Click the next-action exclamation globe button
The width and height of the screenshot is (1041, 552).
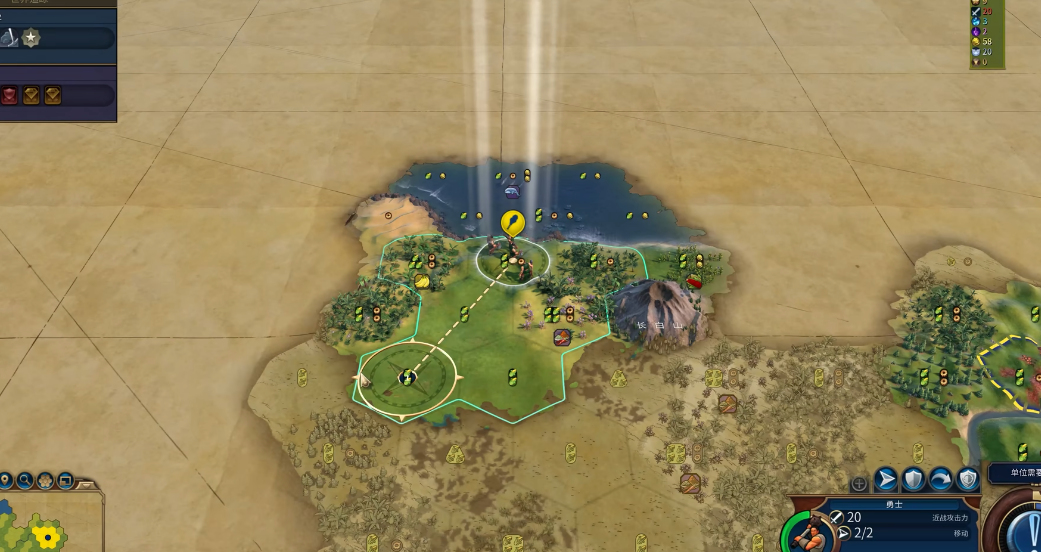[x=1025, y=527]
